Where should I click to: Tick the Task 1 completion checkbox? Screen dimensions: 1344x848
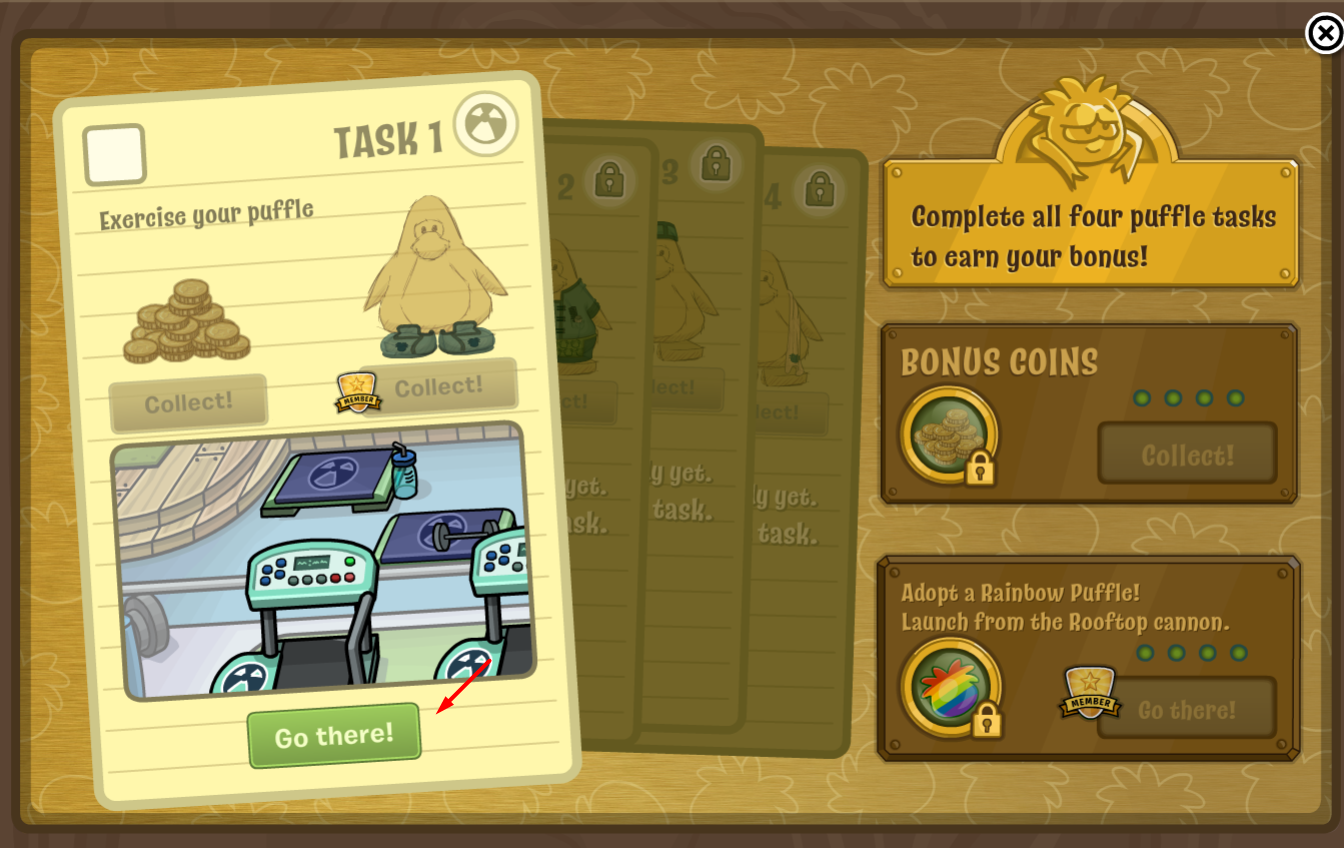114,154
